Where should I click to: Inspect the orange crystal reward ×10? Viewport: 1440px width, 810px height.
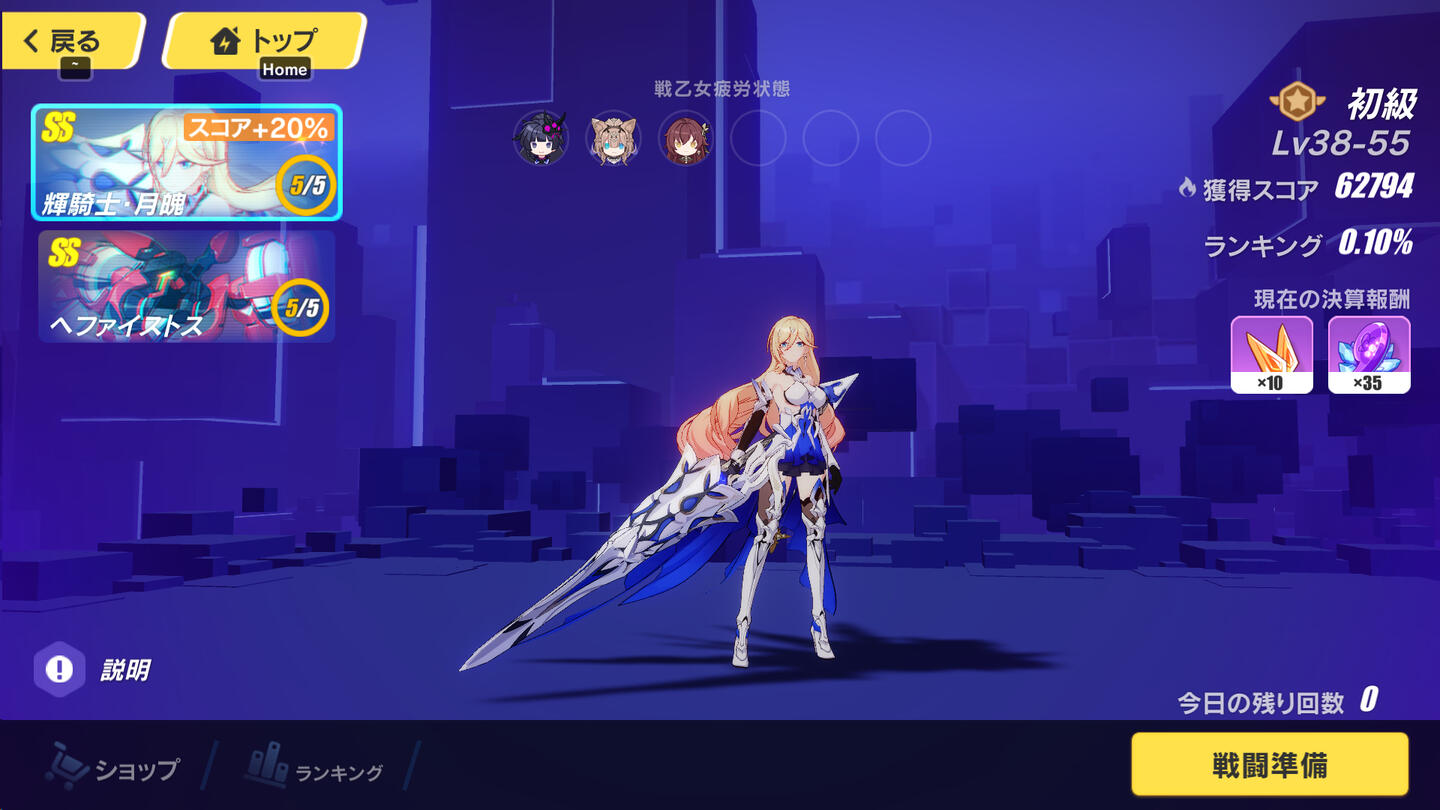tap(1271, 354)
